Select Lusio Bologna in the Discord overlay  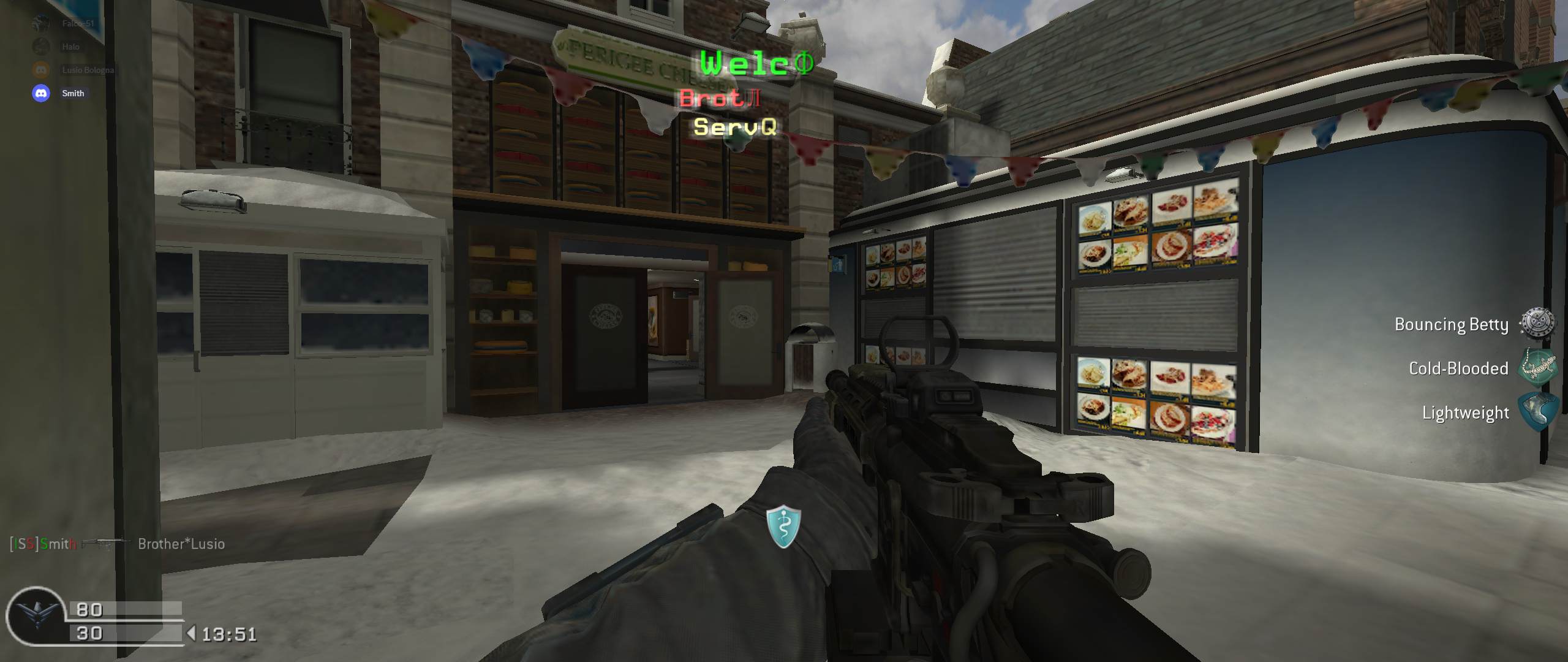(x=88, y=70)
